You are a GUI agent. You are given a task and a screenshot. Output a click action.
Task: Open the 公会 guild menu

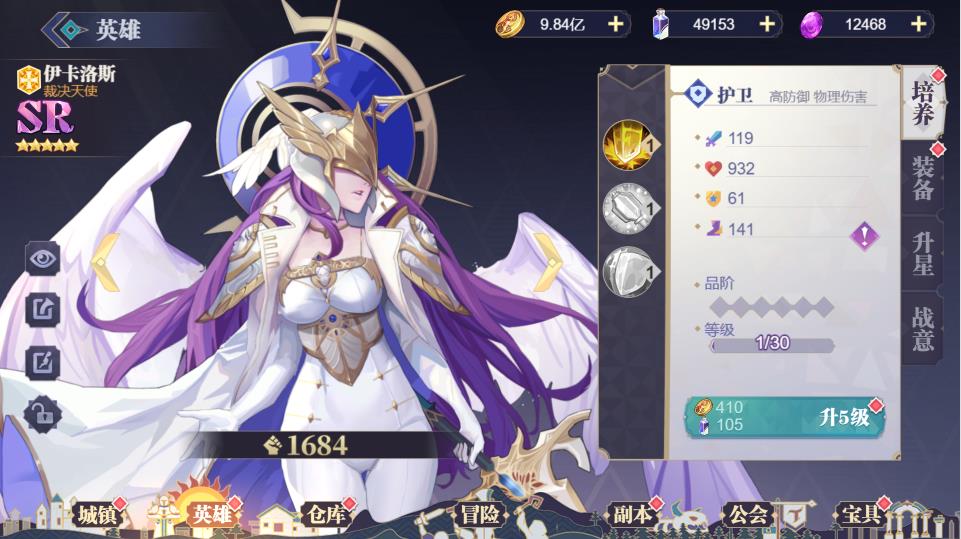click(747, 514)
